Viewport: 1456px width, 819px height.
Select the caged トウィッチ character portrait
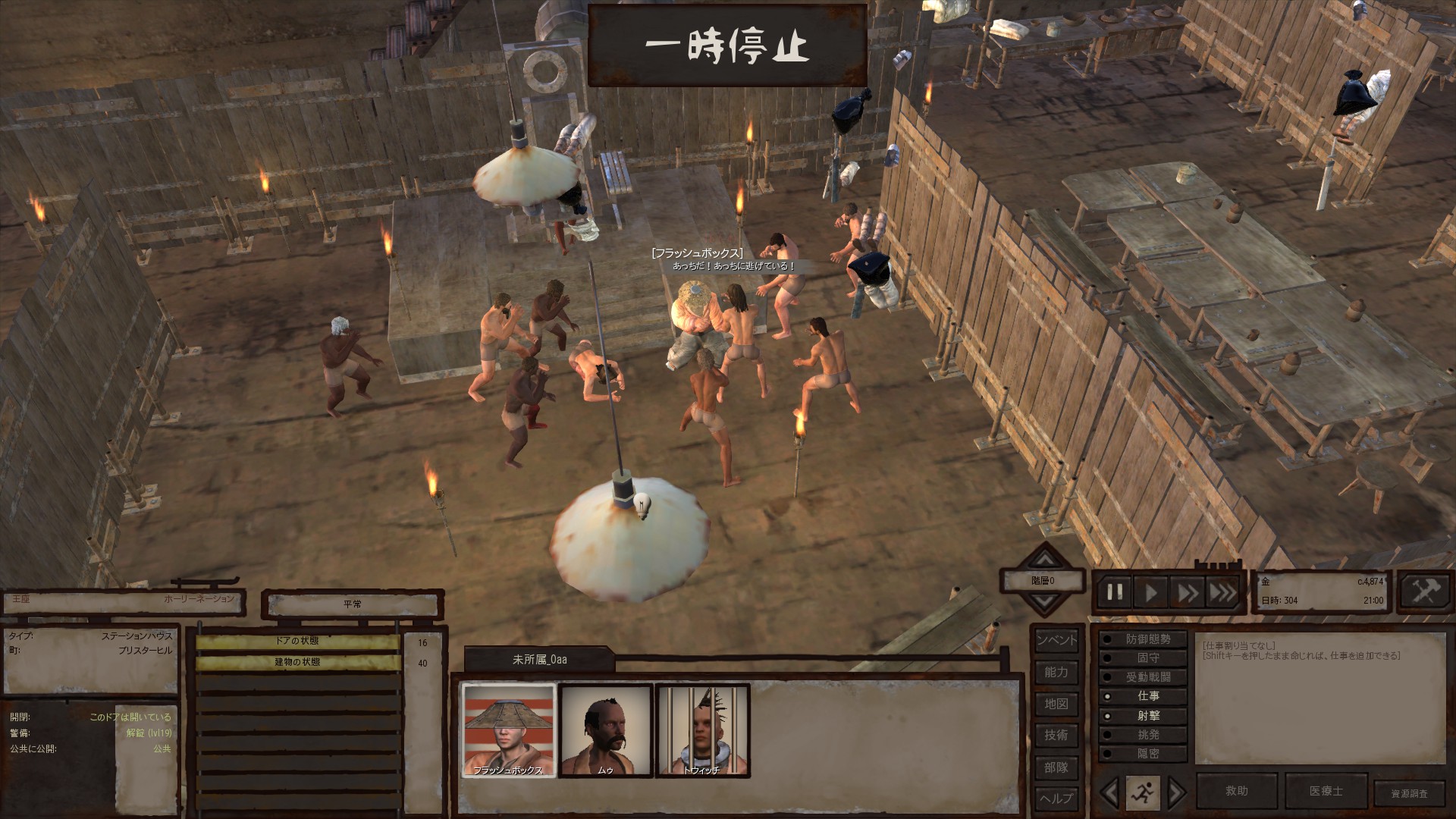click(702, 730)
